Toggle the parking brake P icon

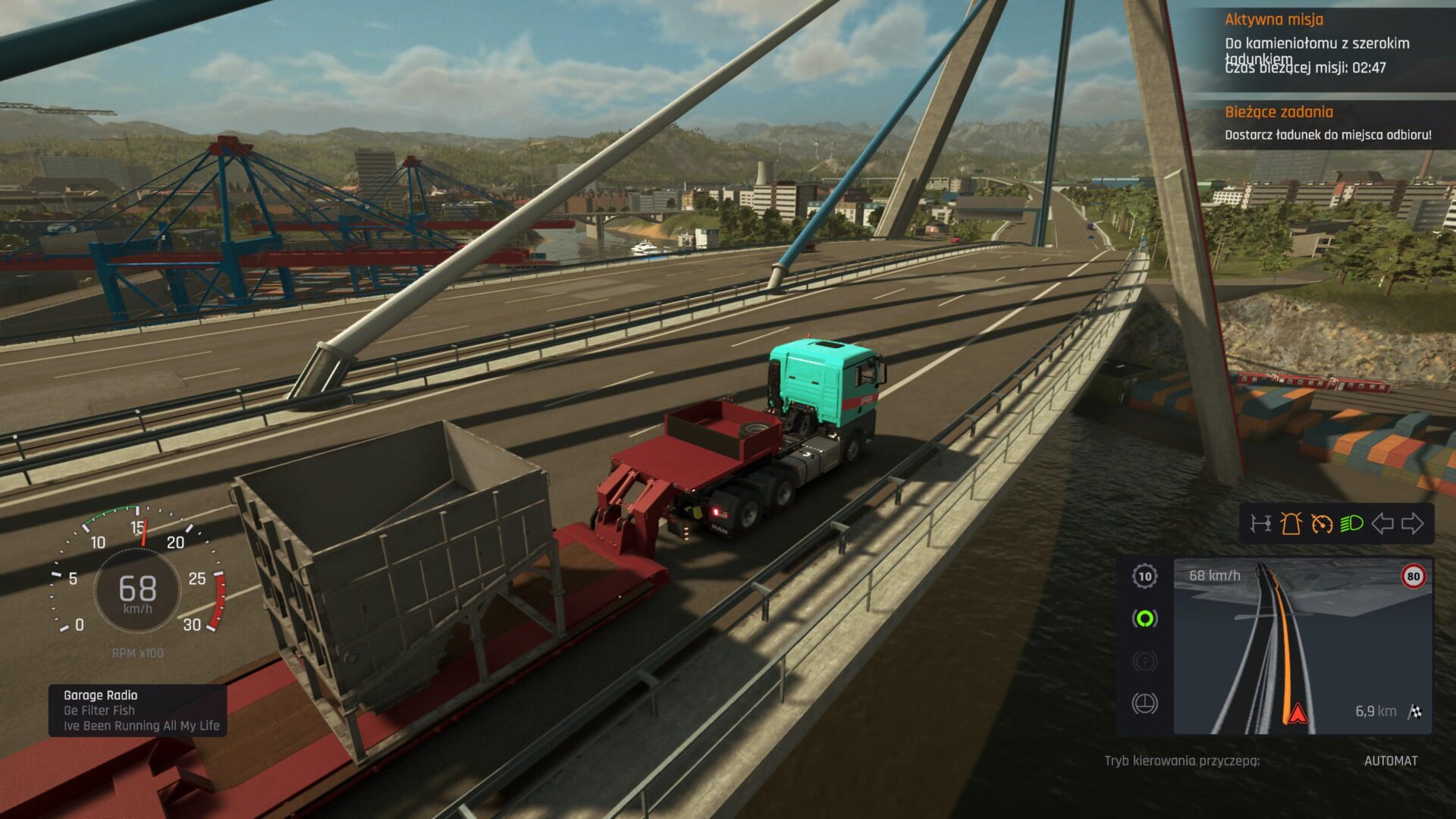click(x=1144, y=661)
